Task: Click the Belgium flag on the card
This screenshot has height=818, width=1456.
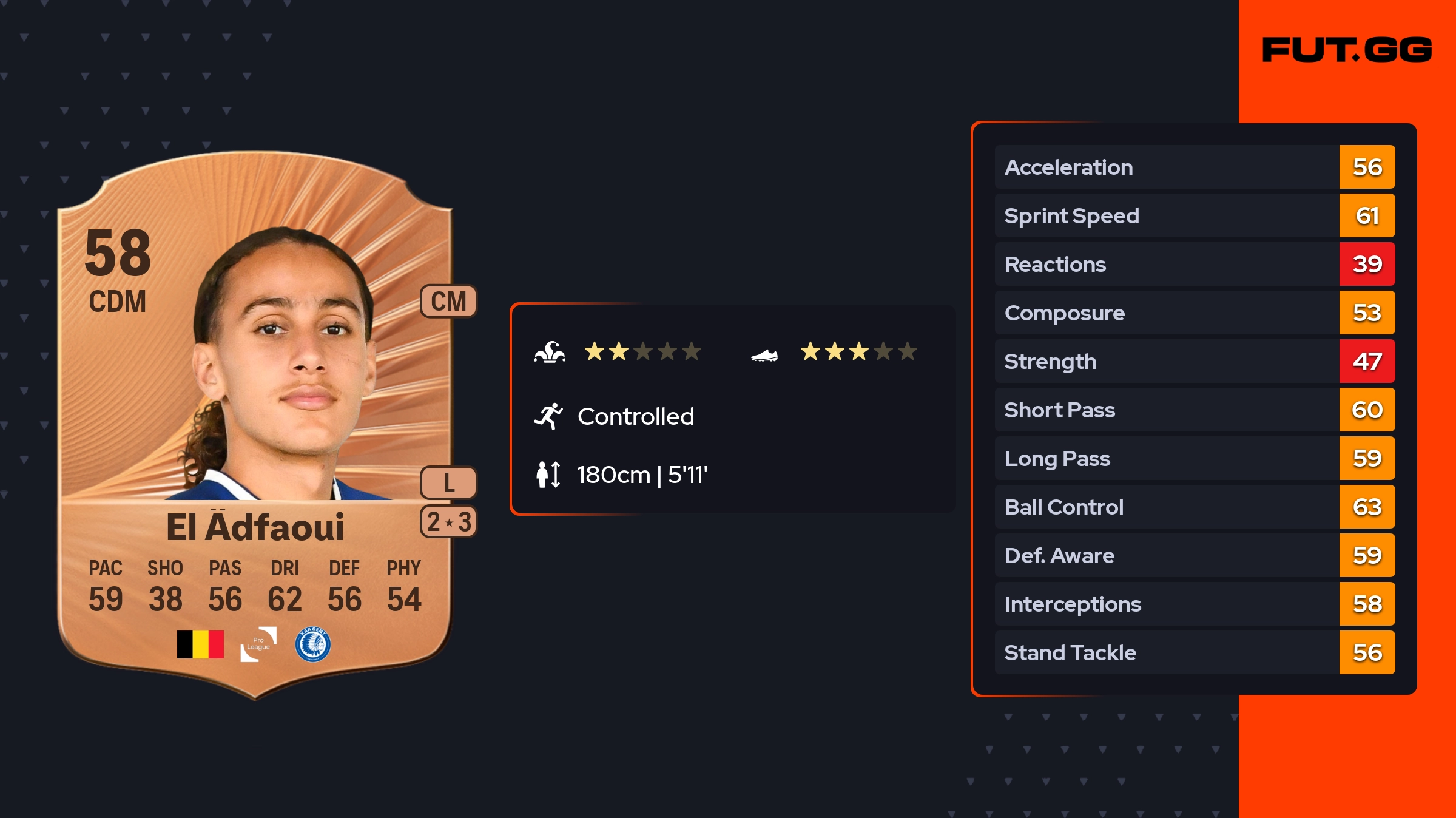Action: tap(200, 644)
